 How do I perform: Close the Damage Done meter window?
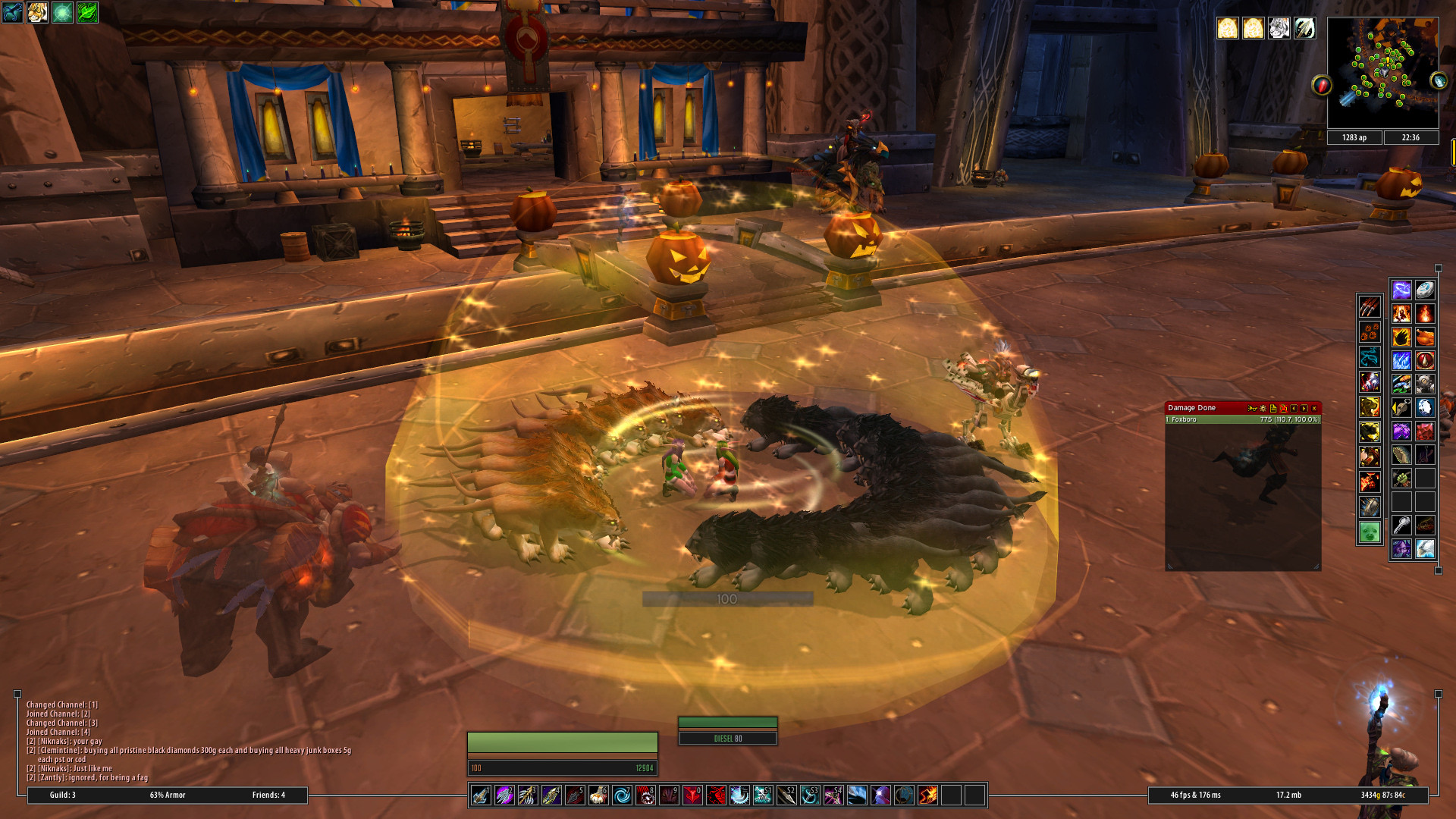tap(1314, 408)
